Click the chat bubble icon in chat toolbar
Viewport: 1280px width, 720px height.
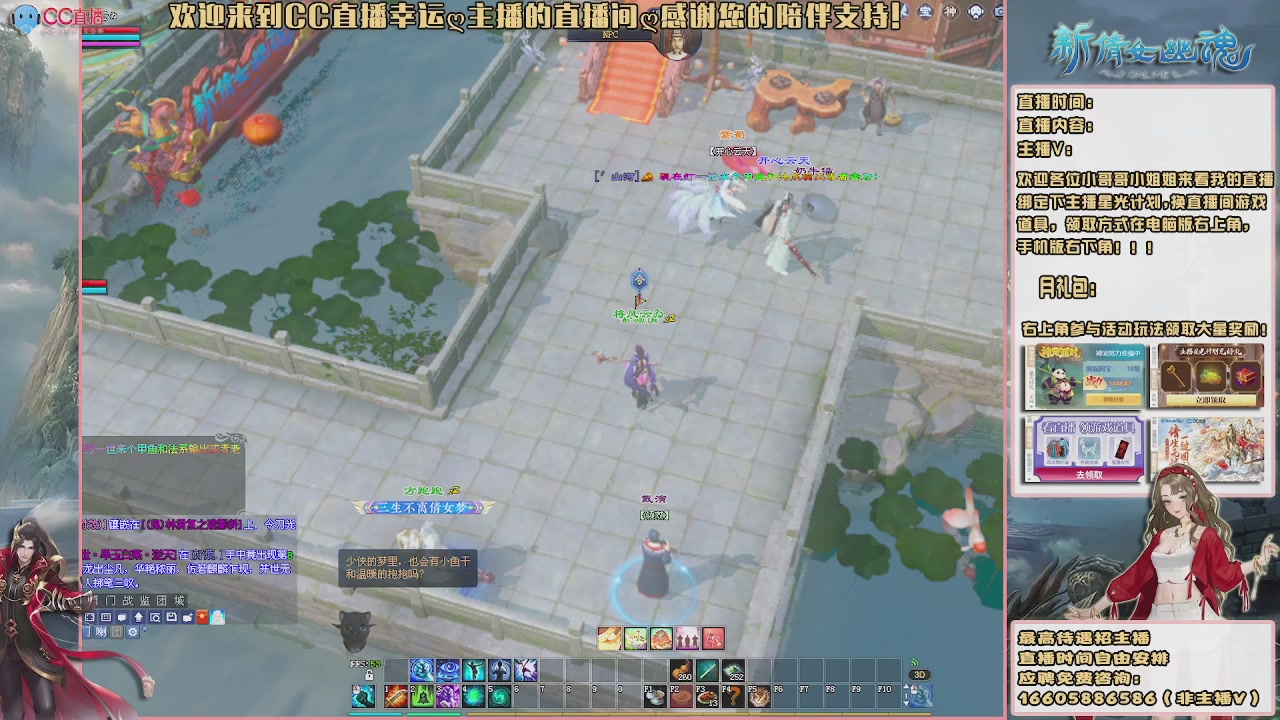(122, 617)
